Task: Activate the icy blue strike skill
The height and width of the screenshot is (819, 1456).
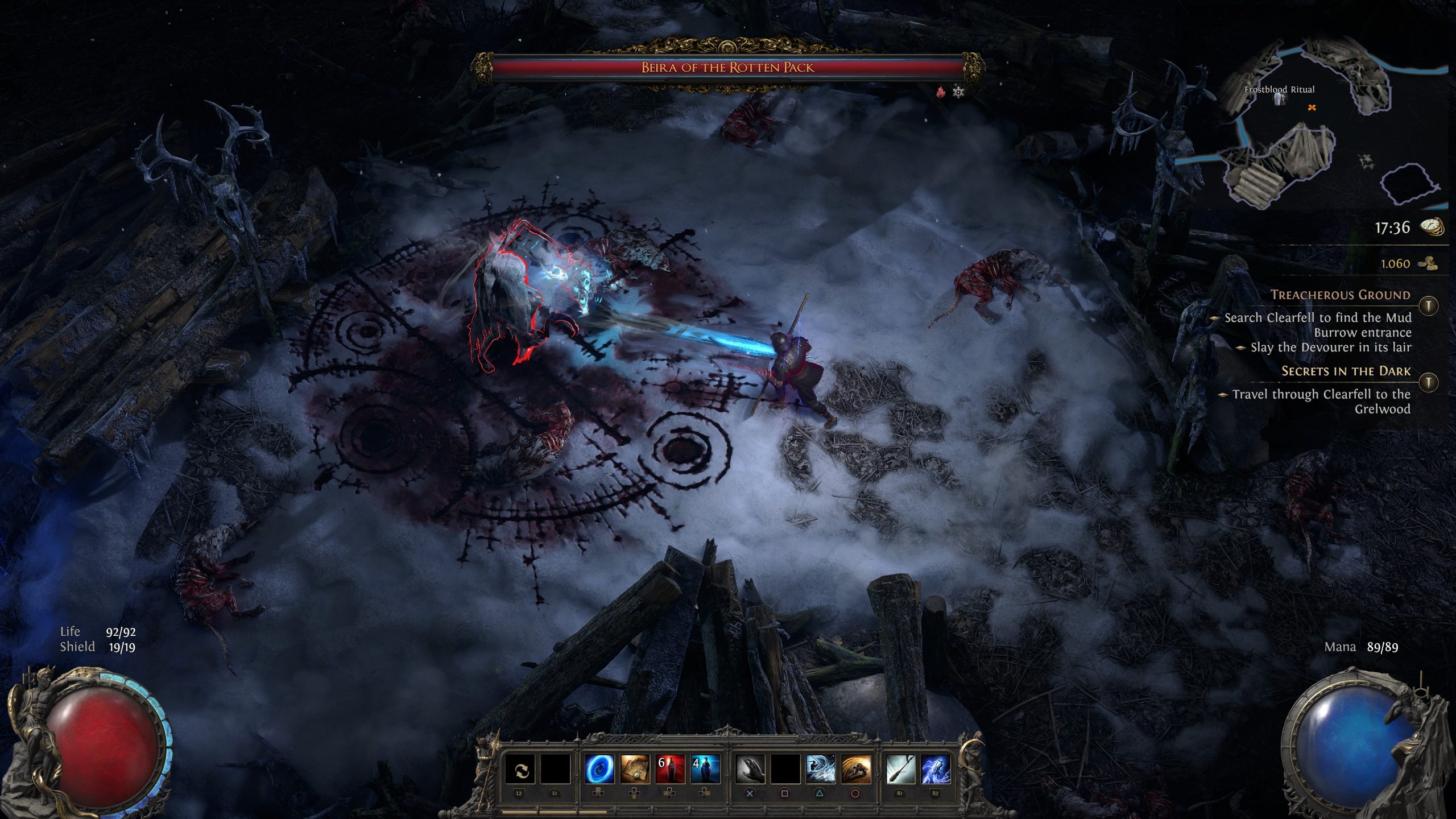Action: tap(820, 770)
